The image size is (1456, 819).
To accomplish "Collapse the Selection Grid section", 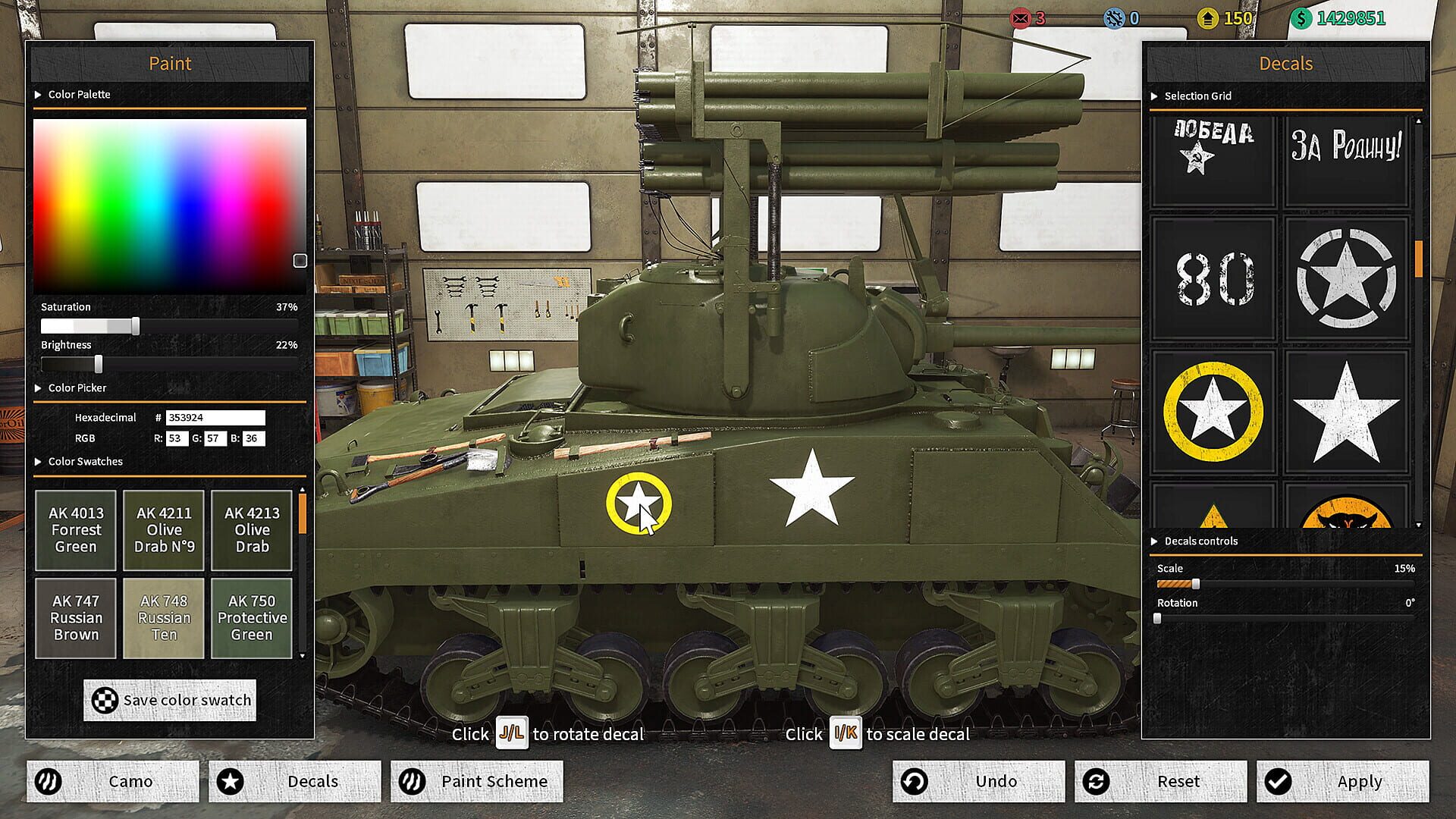I will point(1154,96).
